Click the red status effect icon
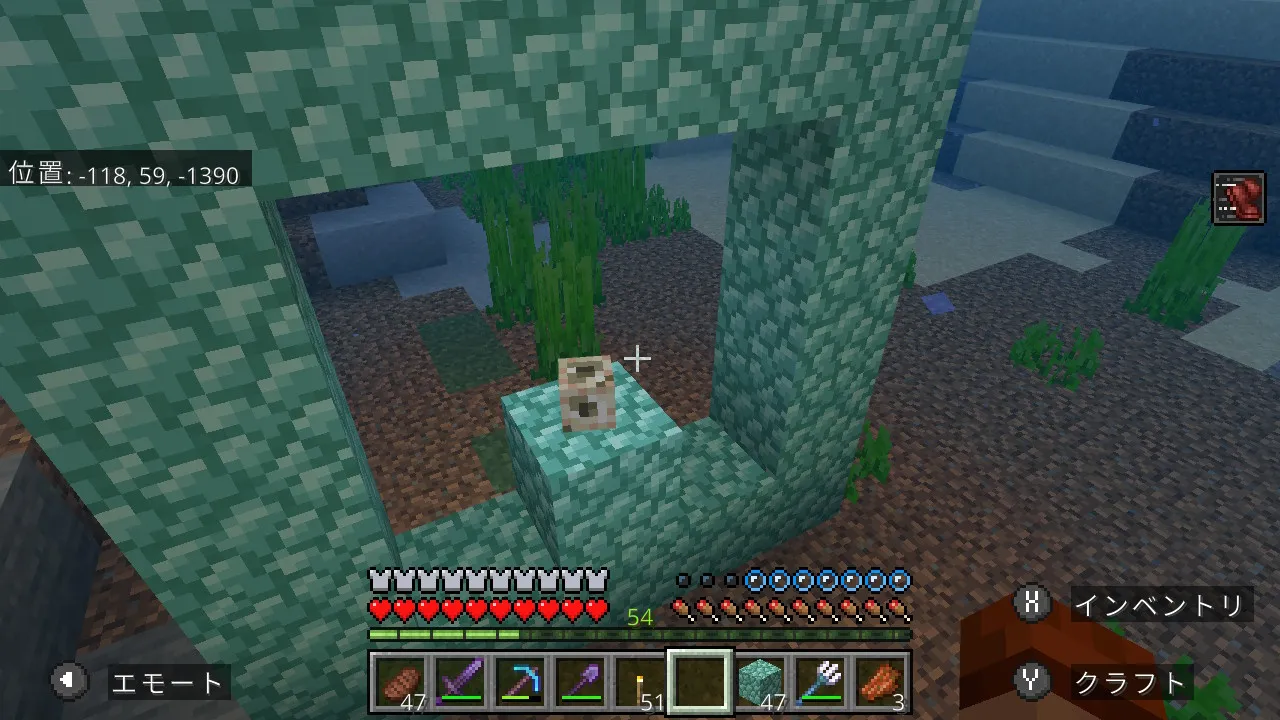The height and width of the screenshot is (720, 1280). (1238, 198)
